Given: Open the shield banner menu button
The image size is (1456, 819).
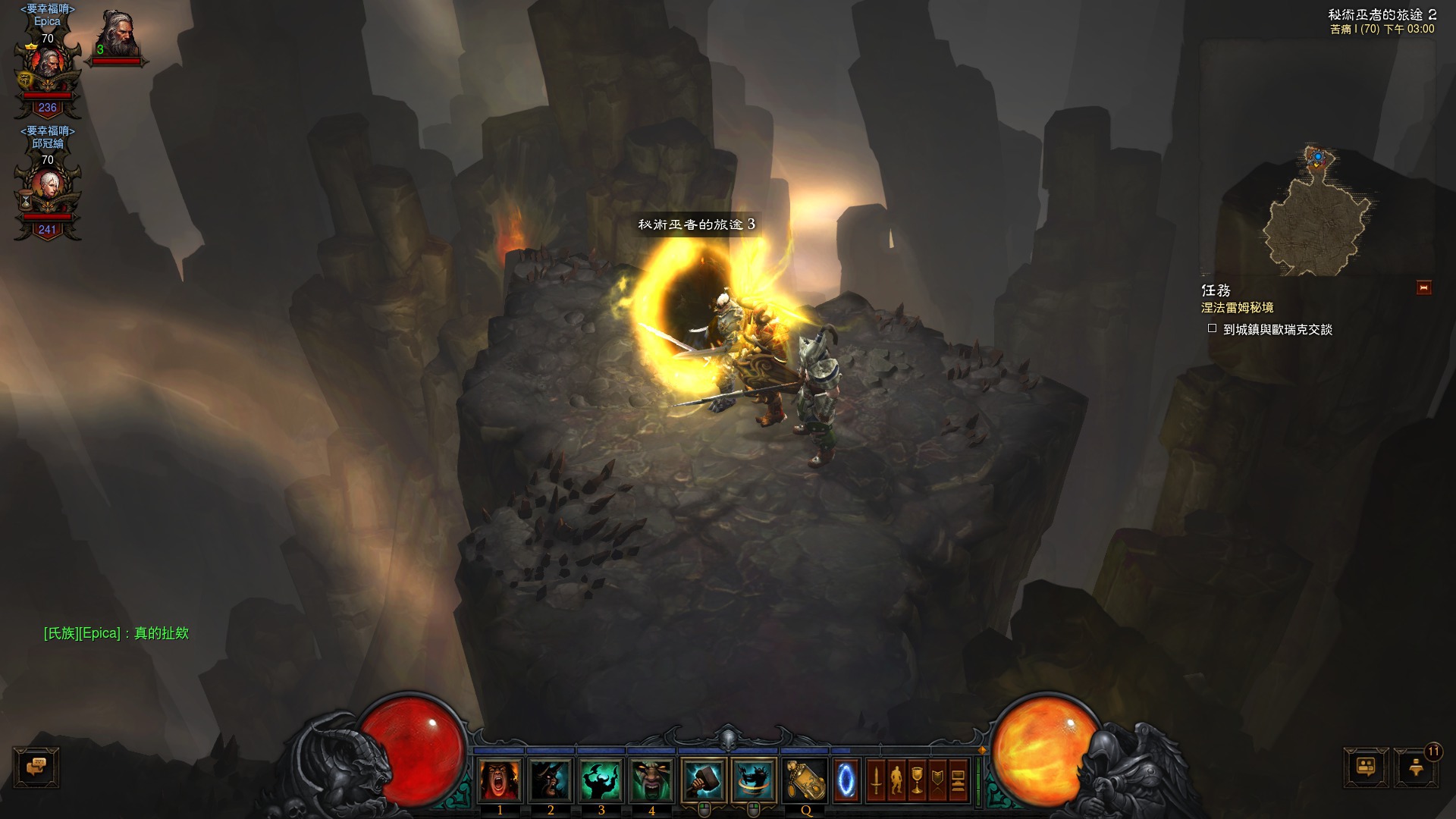Looking at the screenshot, I should [x=937, y=780].
